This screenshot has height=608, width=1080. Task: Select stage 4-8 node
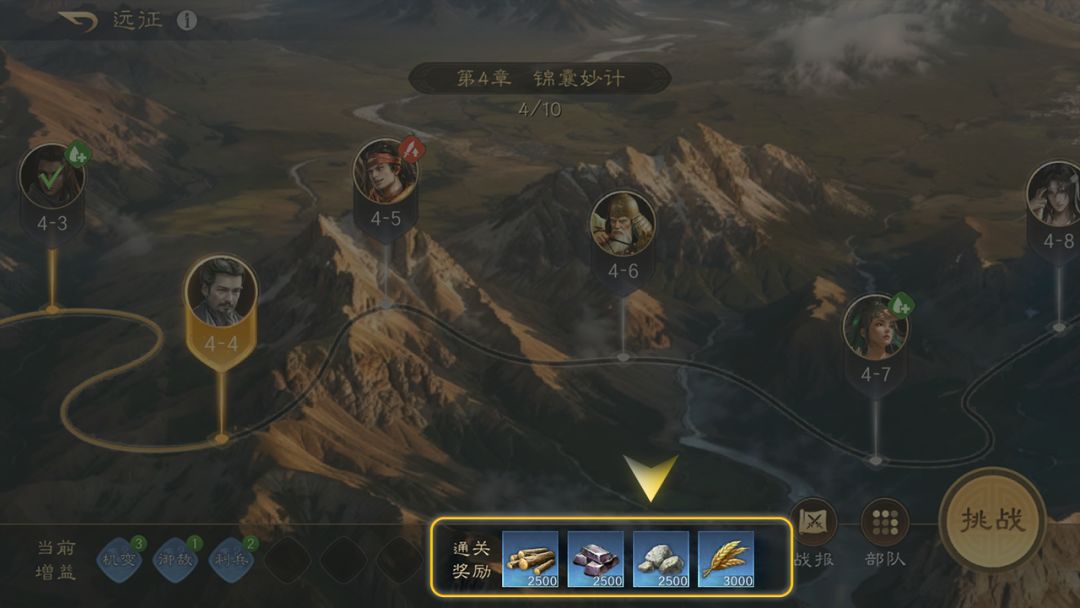click(1056, 197)
